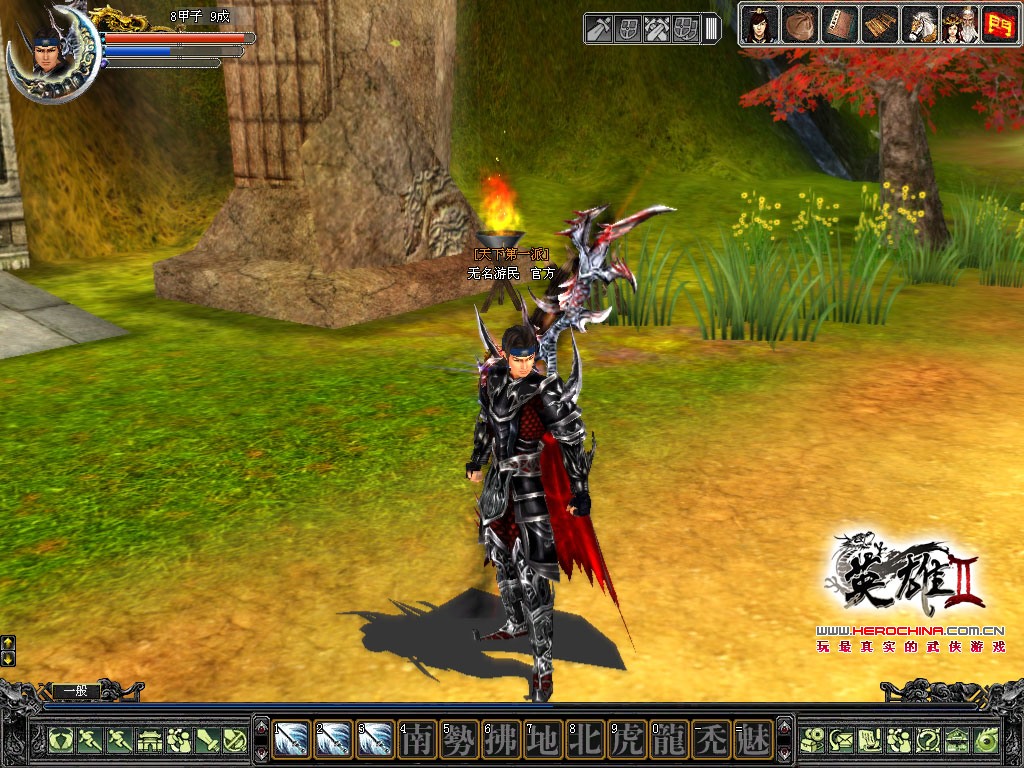Open the question mark help icon
This screenshot has height=768, width=1024.
pyautogui.click(x=928, y=740)
